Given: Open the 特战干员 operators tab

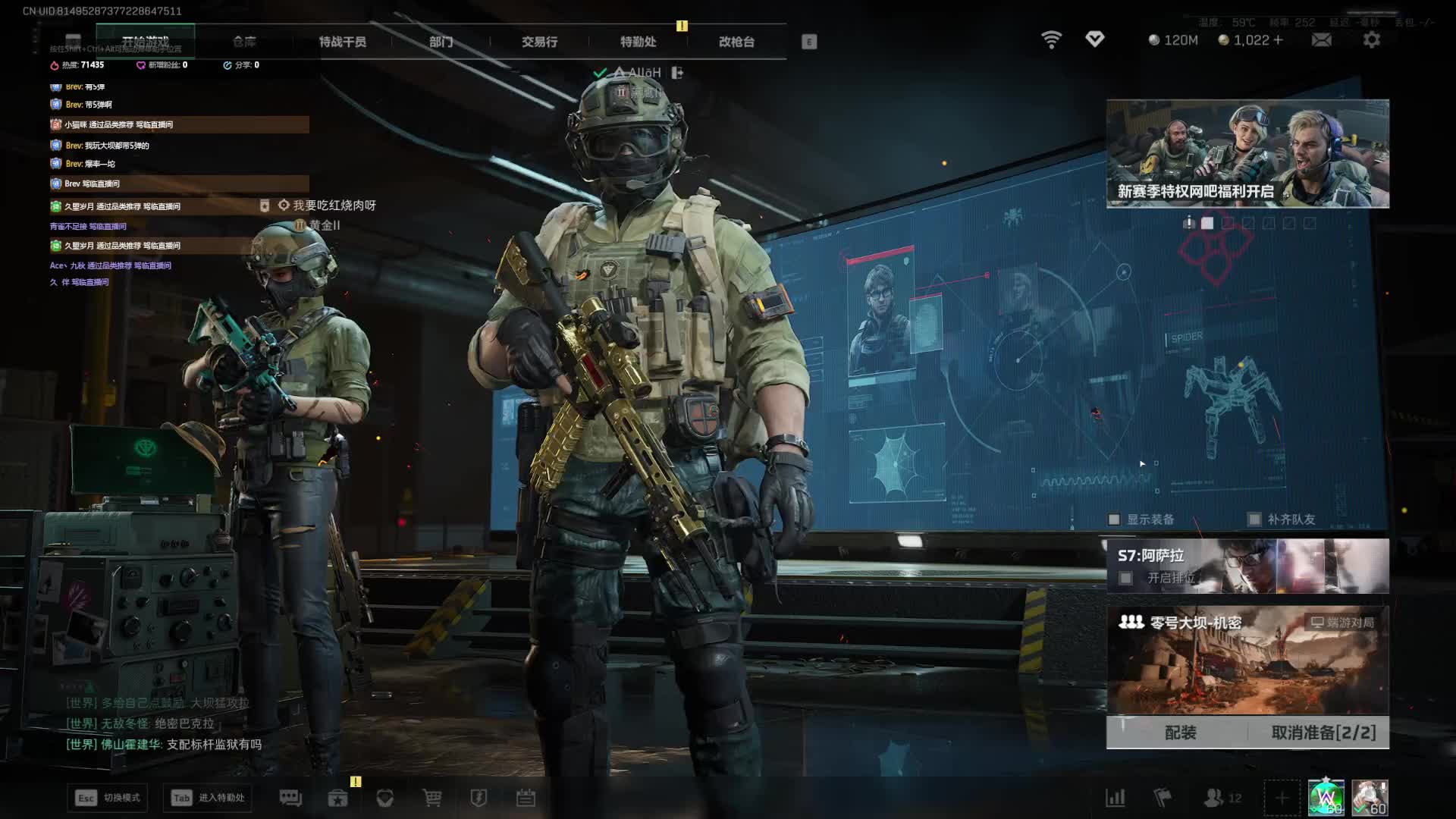Looking at the screenshot, I should 342,42.
